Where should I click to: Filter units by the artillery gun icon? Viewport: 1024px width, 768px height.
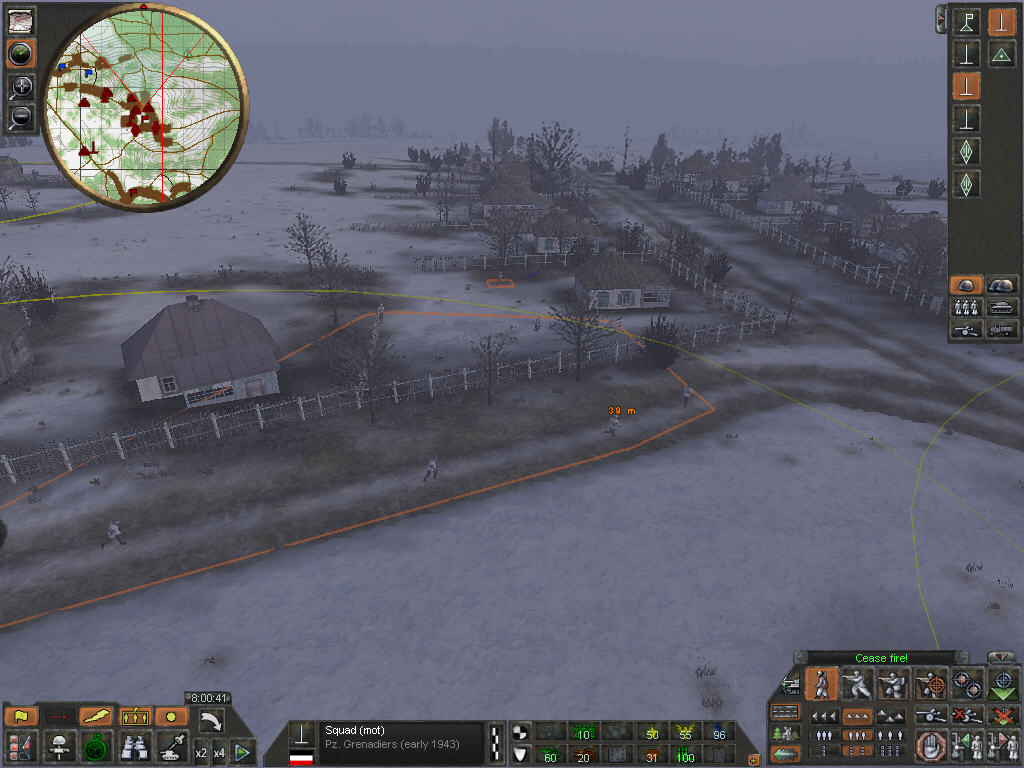964,328
